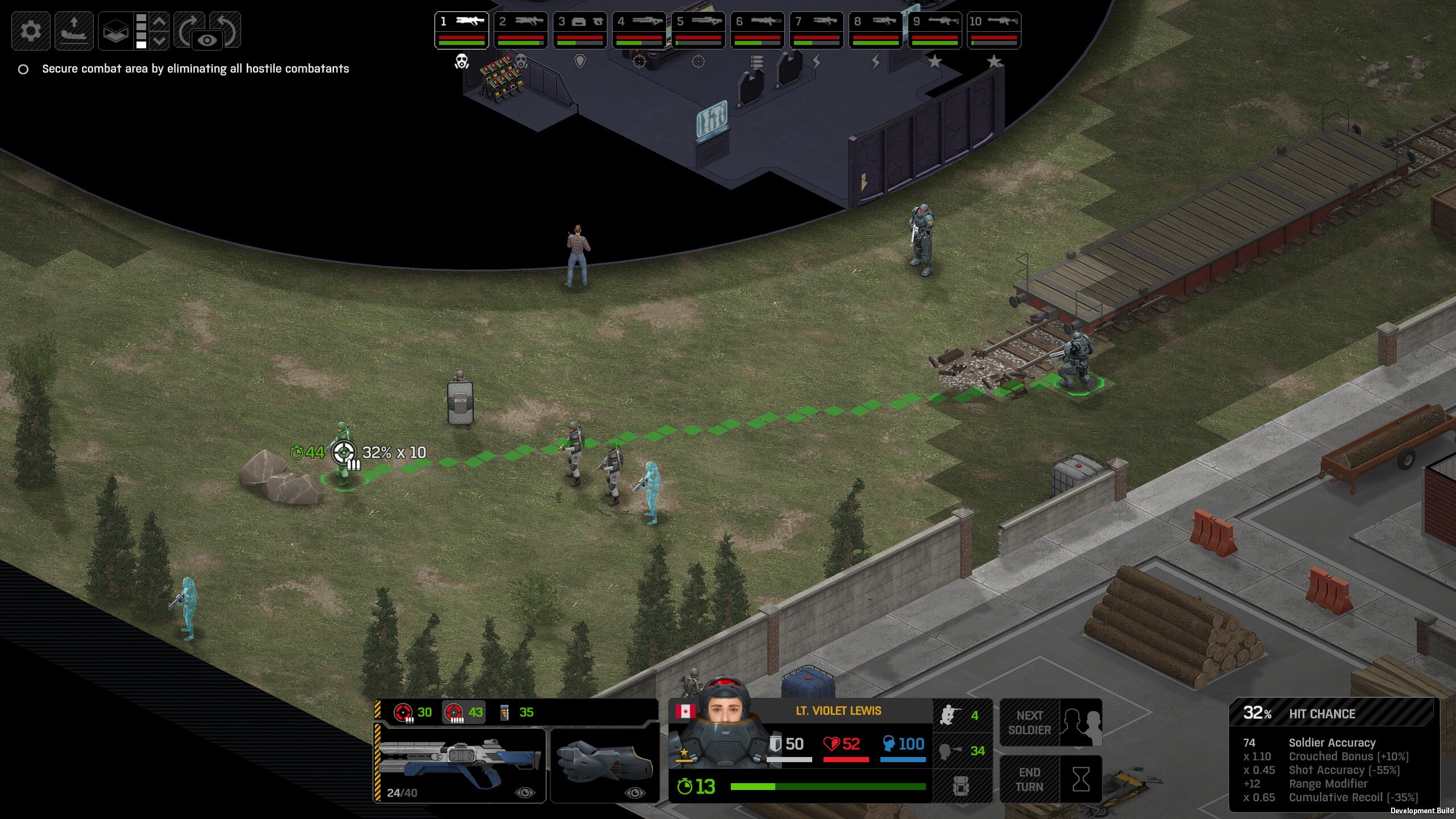Cycle to the next soldier

(1051, 722)
